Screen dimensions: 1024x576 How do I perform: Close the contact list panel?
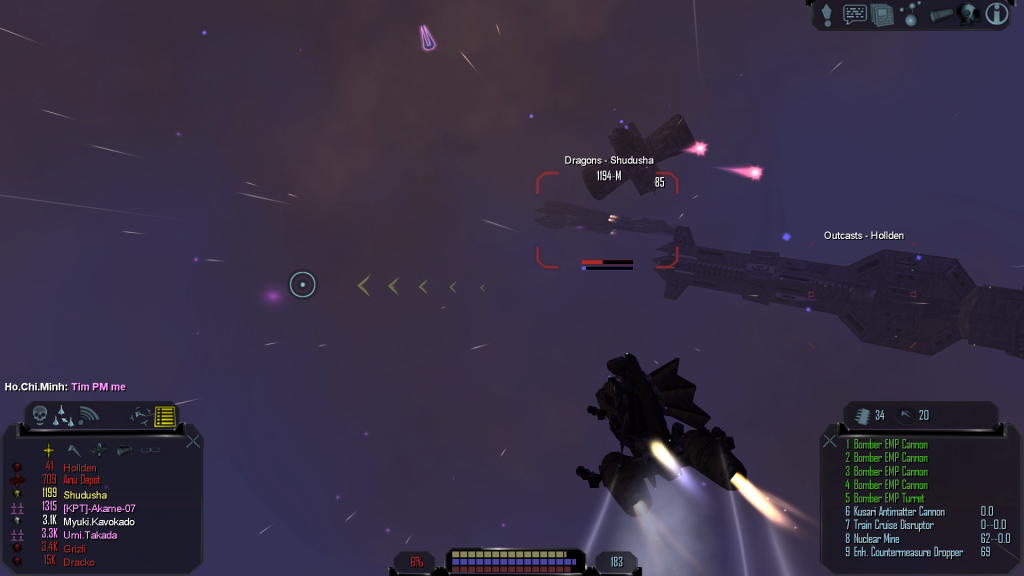(x=193, y=440)
